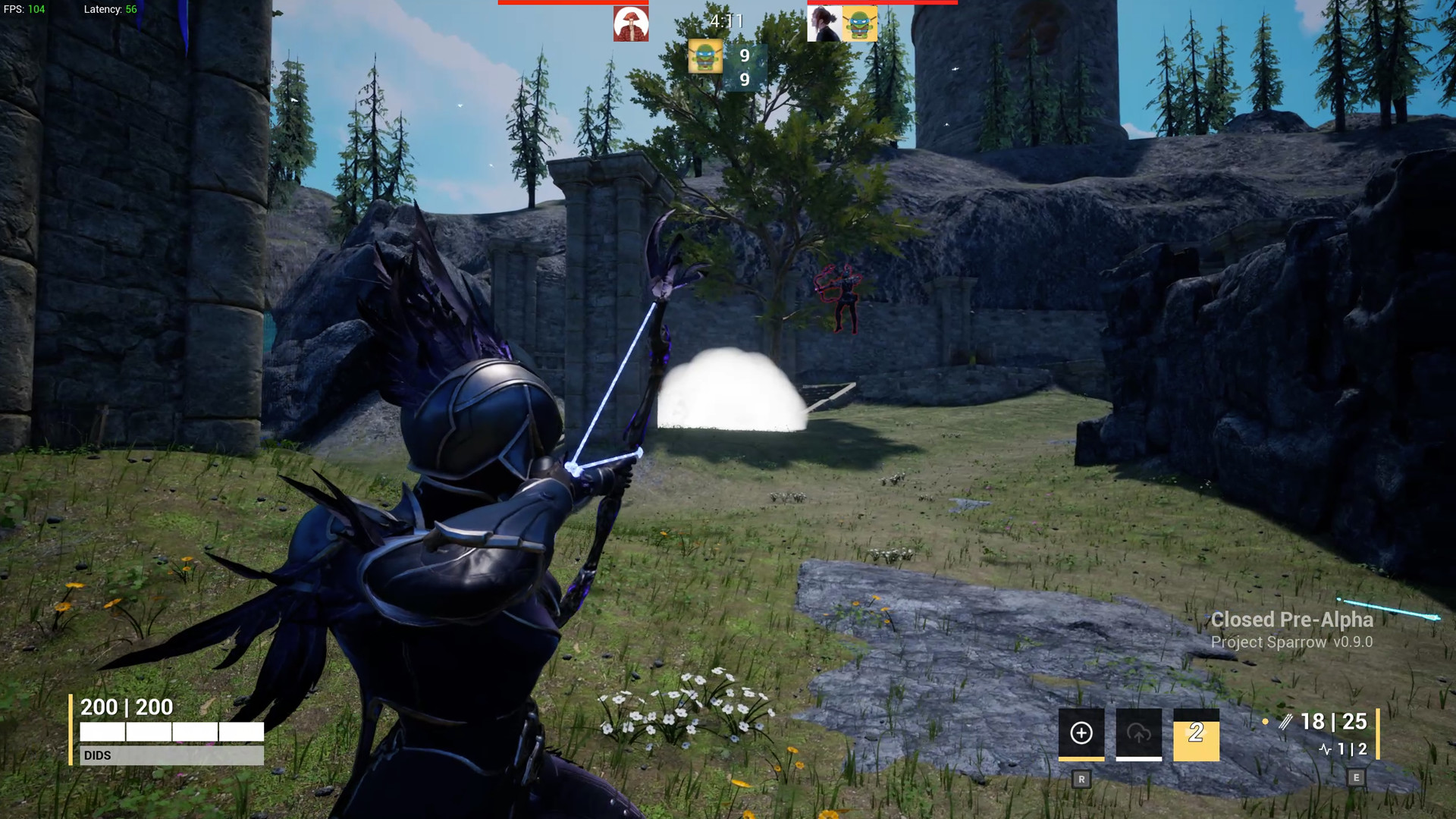Click the pulse icon showing 1|2
The height and width of the screenshot is (819, 1456).
point(1342,750)
